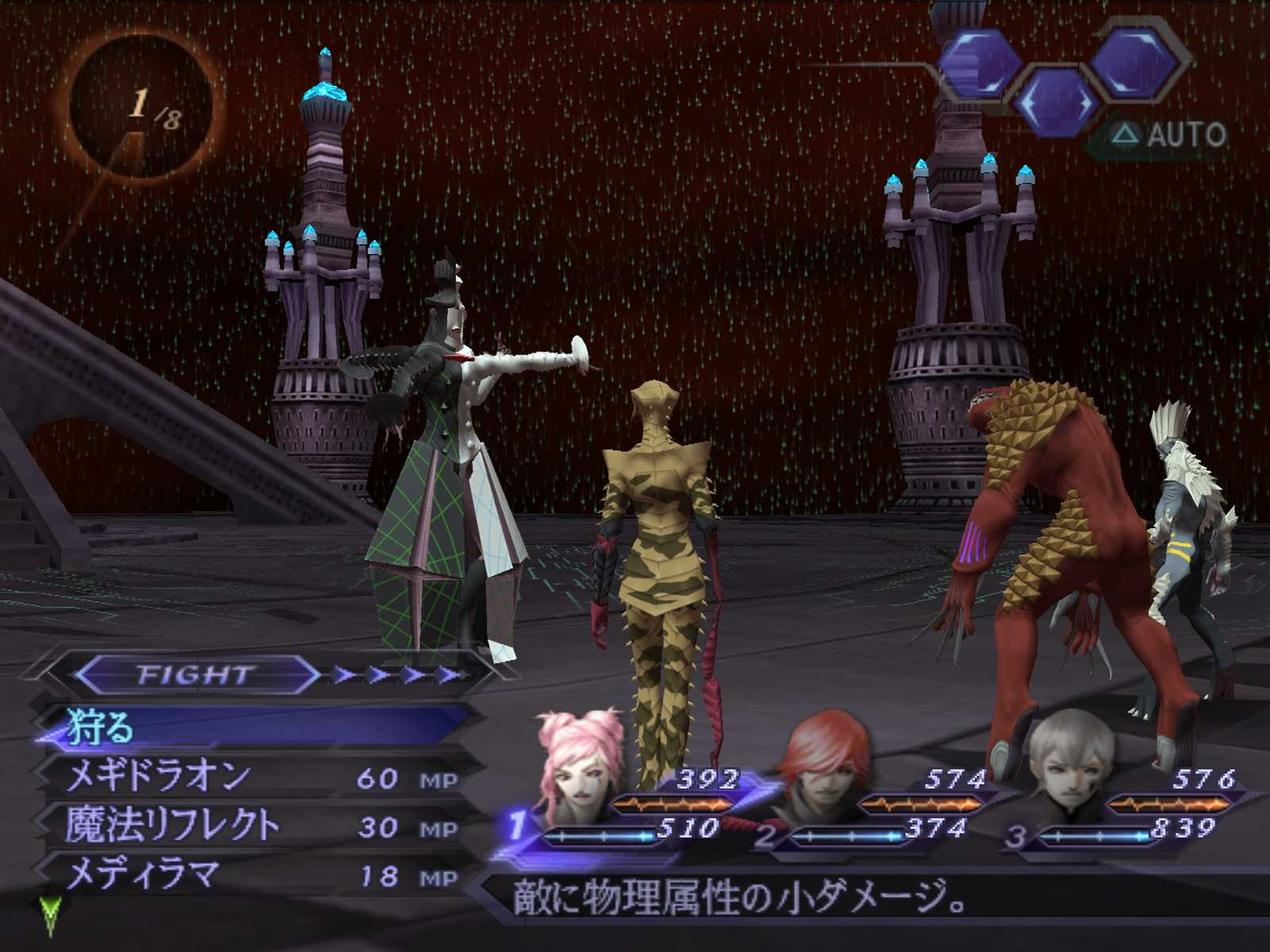Open the FIGHT command header
This screenshot has height=952, width=1270.
coord(196,674)
